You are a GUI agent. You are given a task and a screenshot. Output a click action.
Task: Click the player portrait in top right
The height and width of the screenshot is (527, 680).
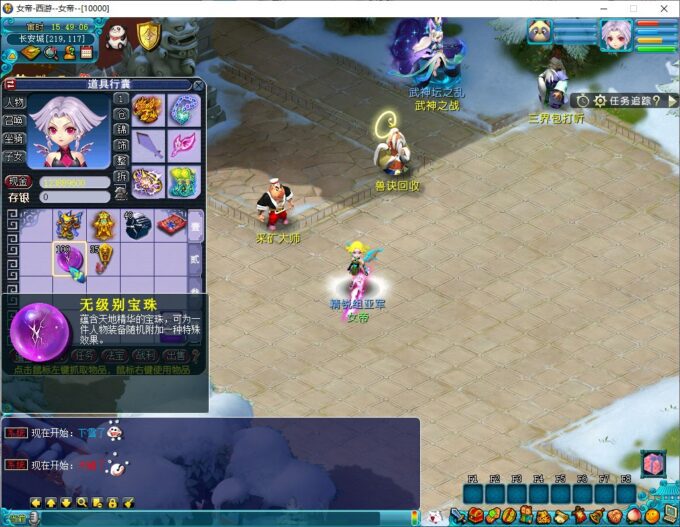click(x=614, y=35)
